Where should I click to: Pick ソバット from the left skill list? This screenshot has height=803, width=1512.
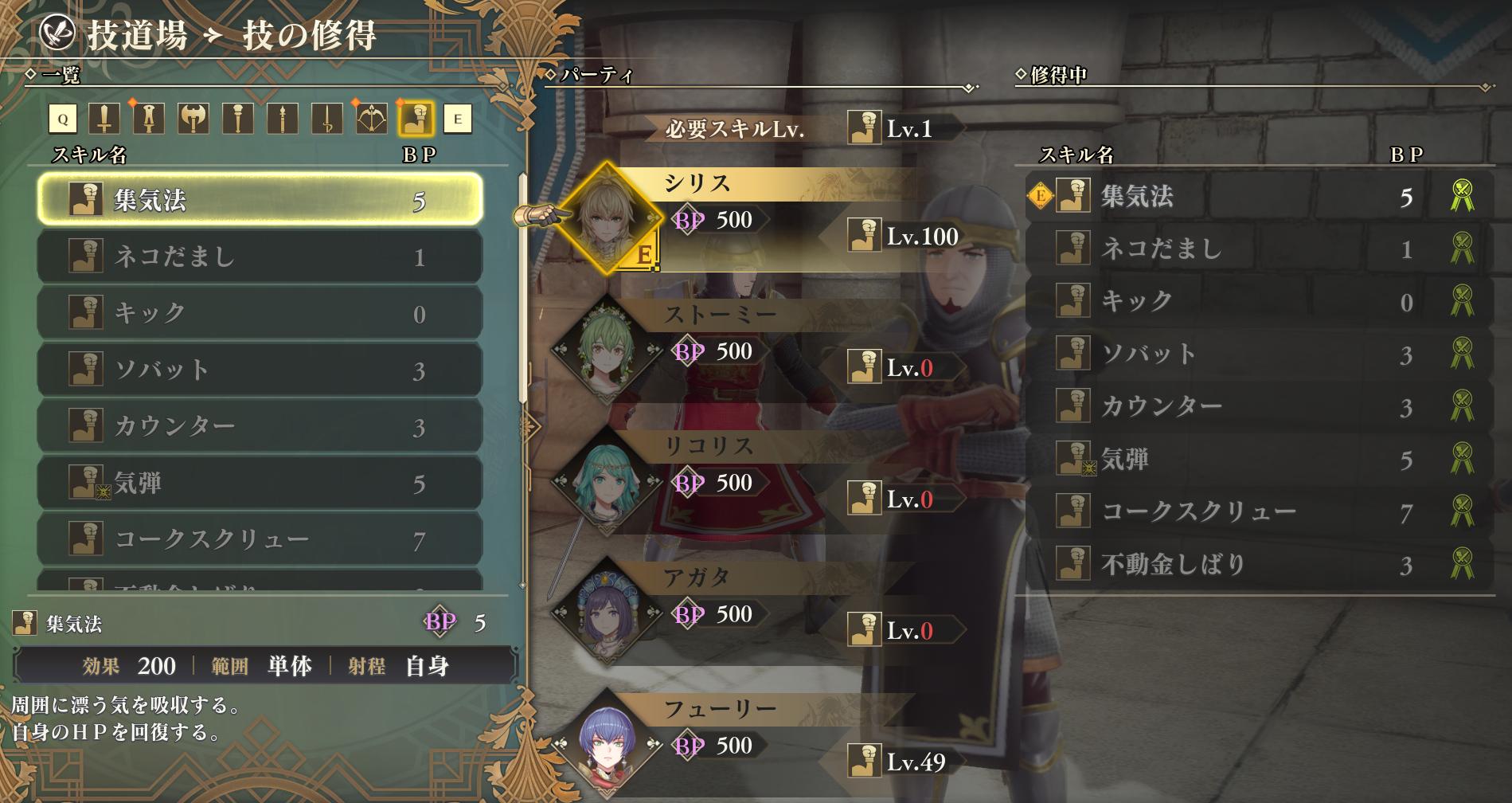coord(260,370)
